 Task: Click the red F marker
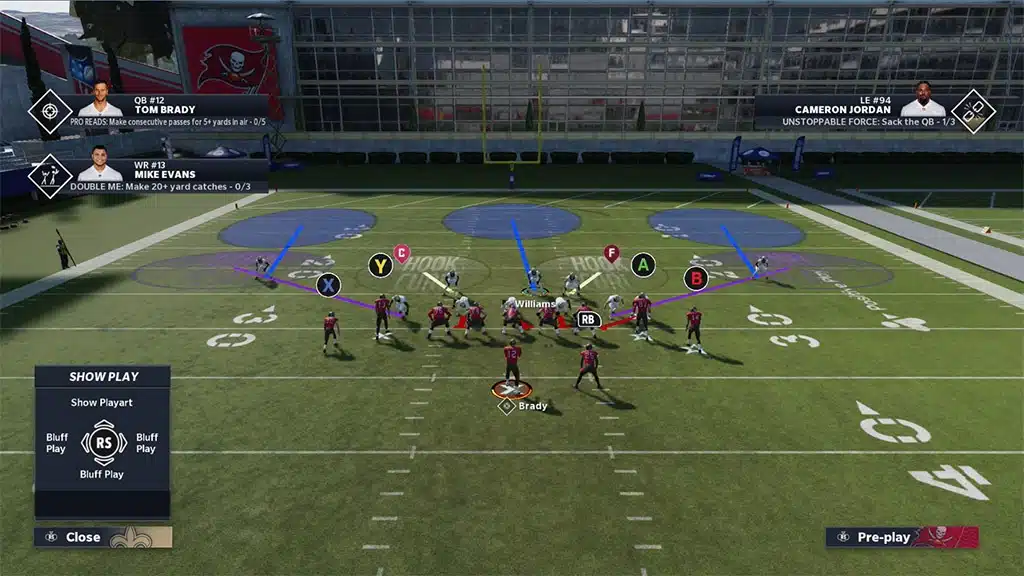(611, 253)
